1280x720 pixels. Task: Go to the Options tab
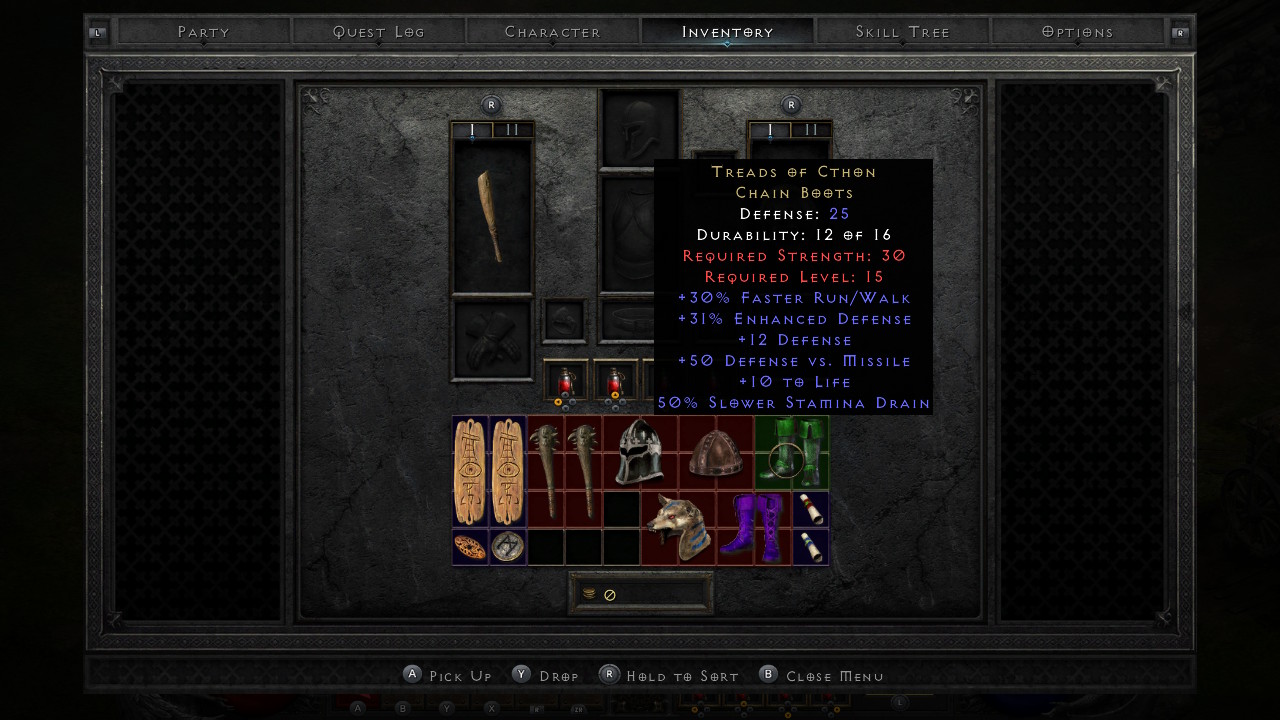point(1077,32)
